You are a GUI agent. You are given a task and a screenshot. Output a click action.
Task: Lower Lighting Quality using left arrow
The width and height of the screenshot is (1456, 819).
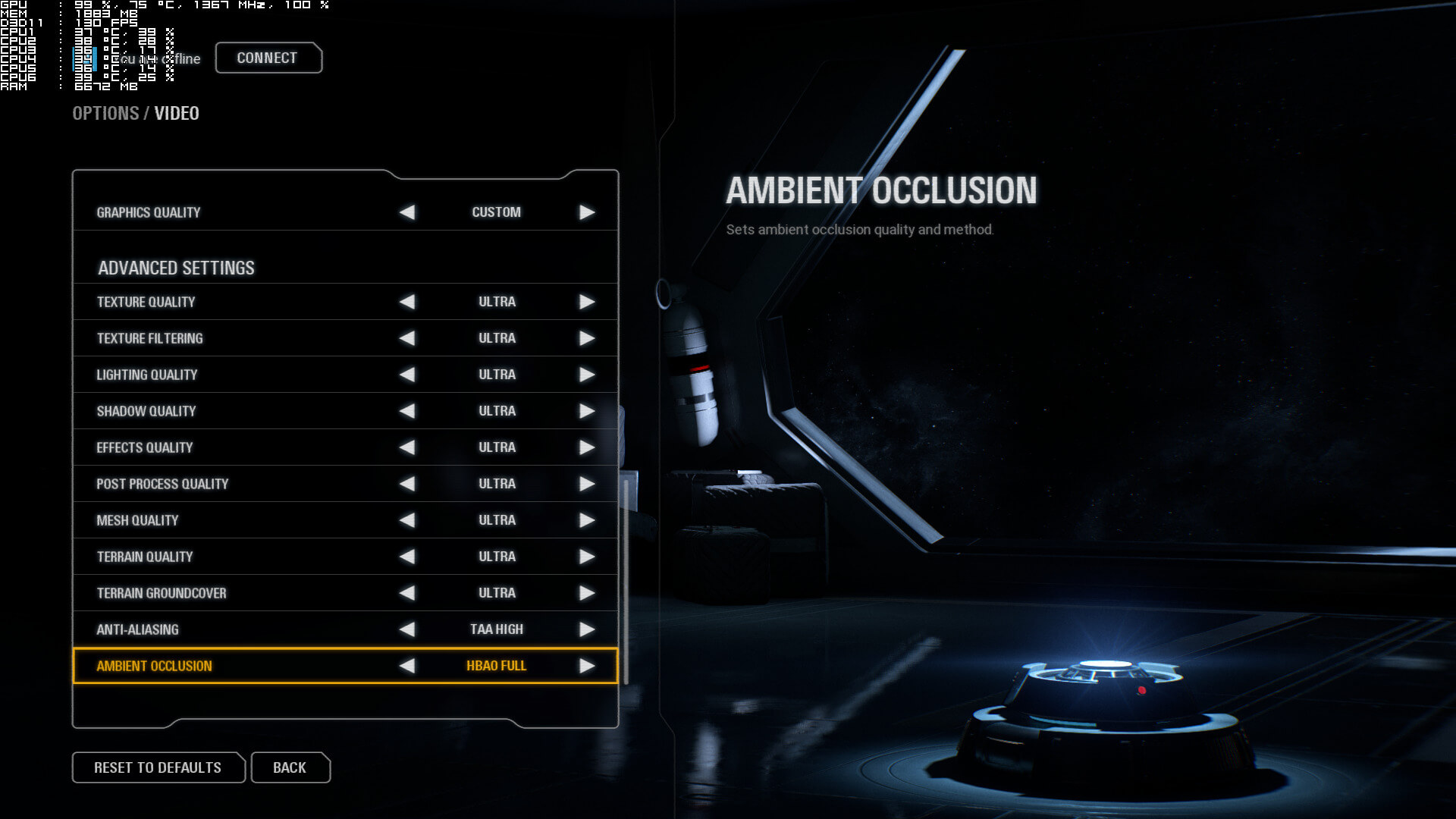pyautogui.click(x=407, y=375)
